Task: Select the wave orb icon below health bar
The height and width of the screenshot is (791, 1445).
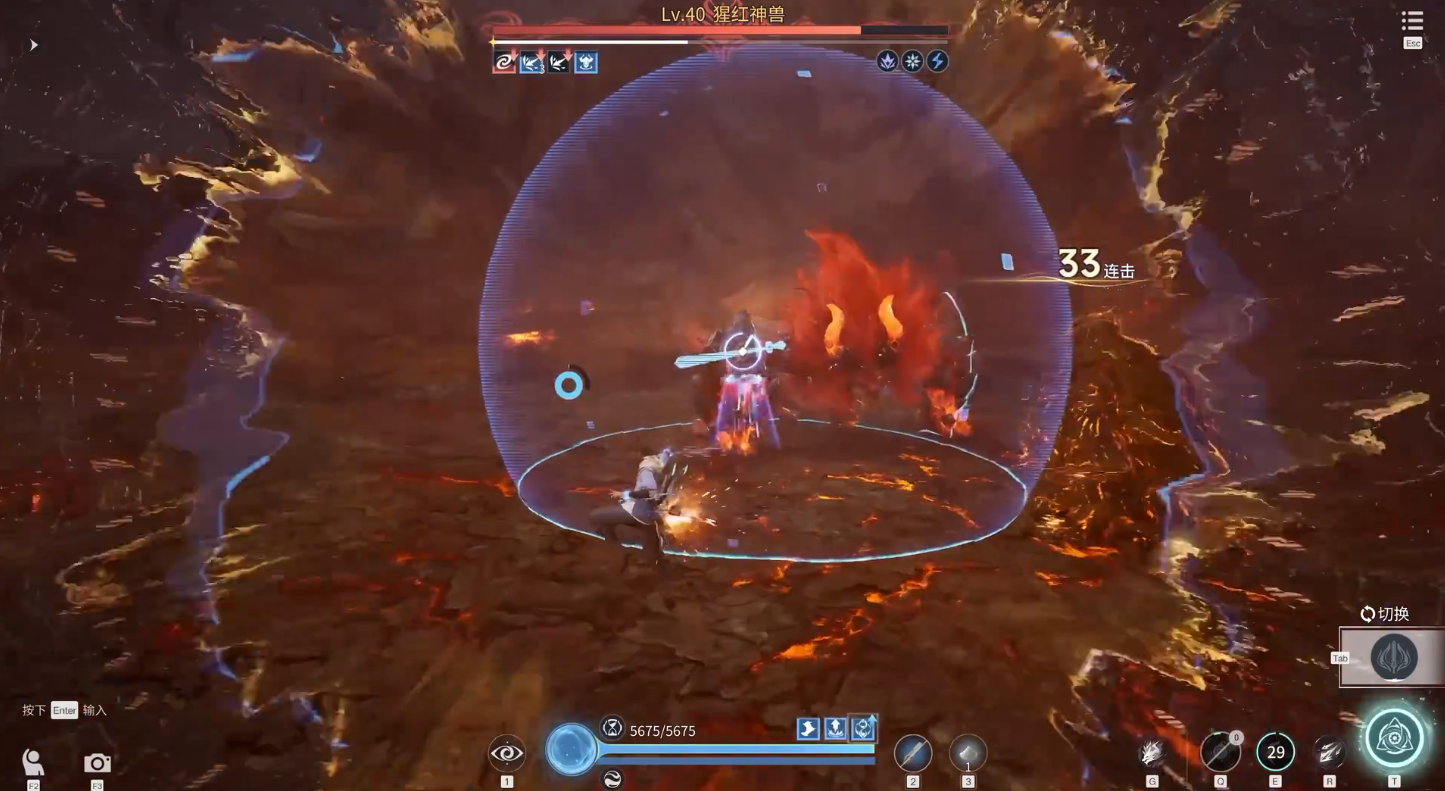Action: tap(612, 779)
